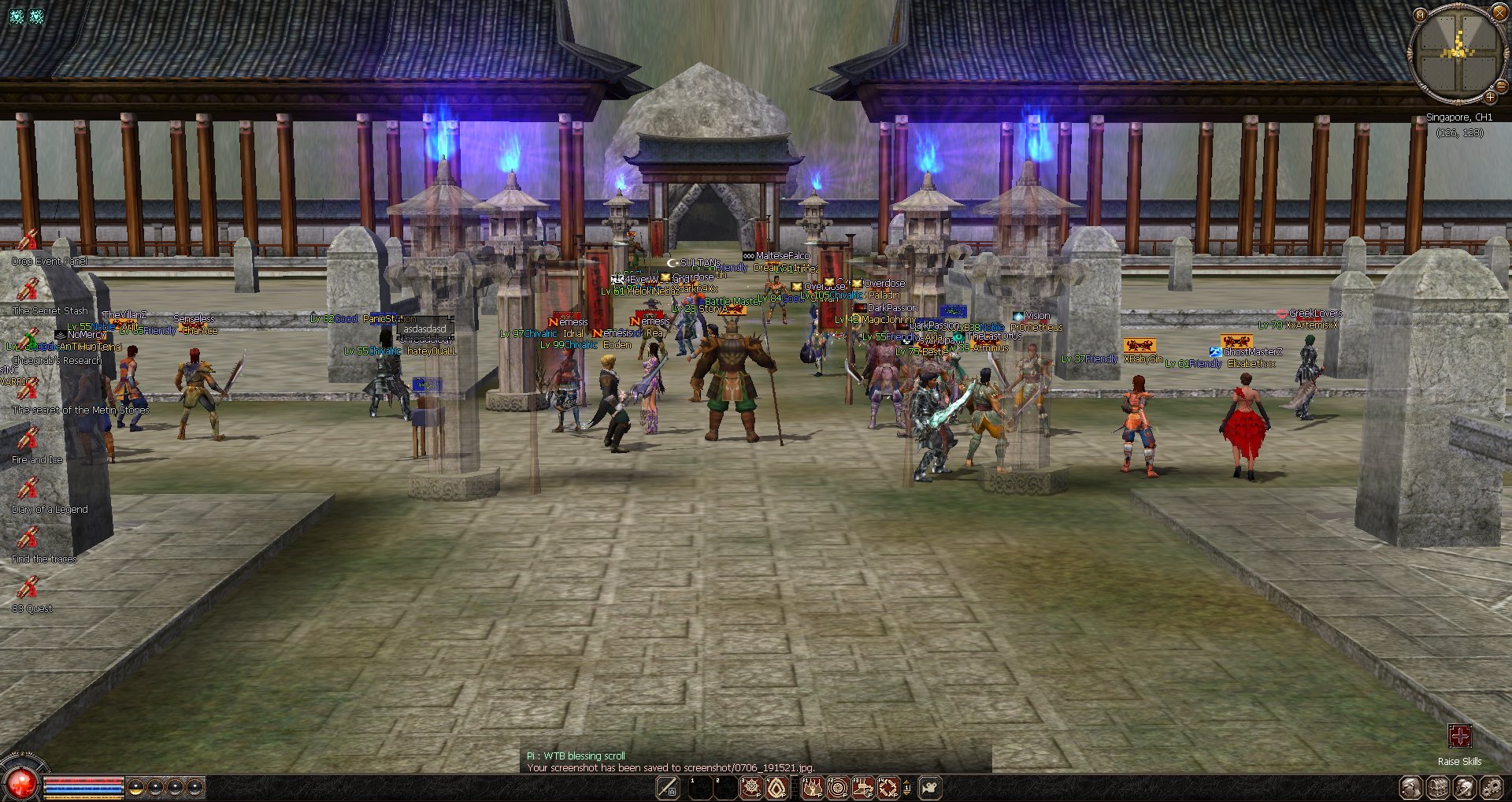Zoom in the minimap
This screenshot has height=802, width=1512.
tap(1490, 97)
